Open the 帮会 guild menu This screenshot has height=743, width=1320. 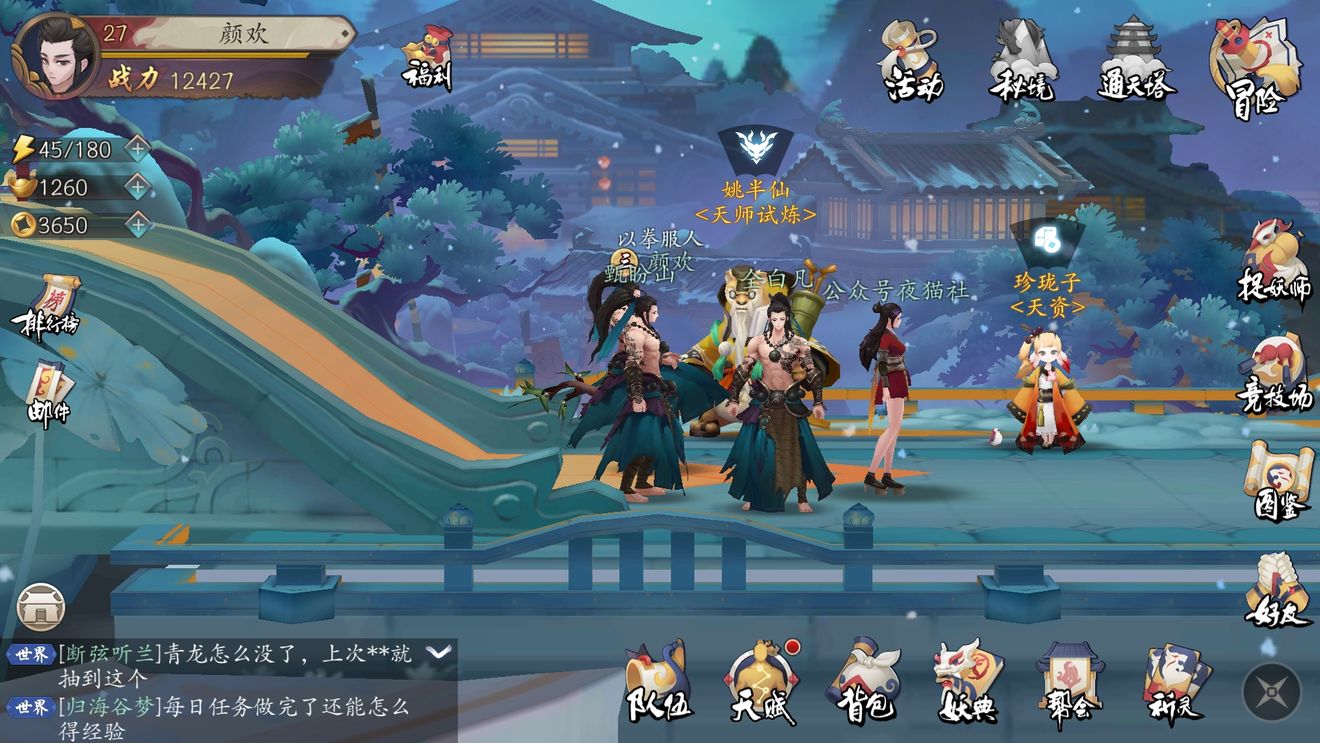pos(1069,682)
